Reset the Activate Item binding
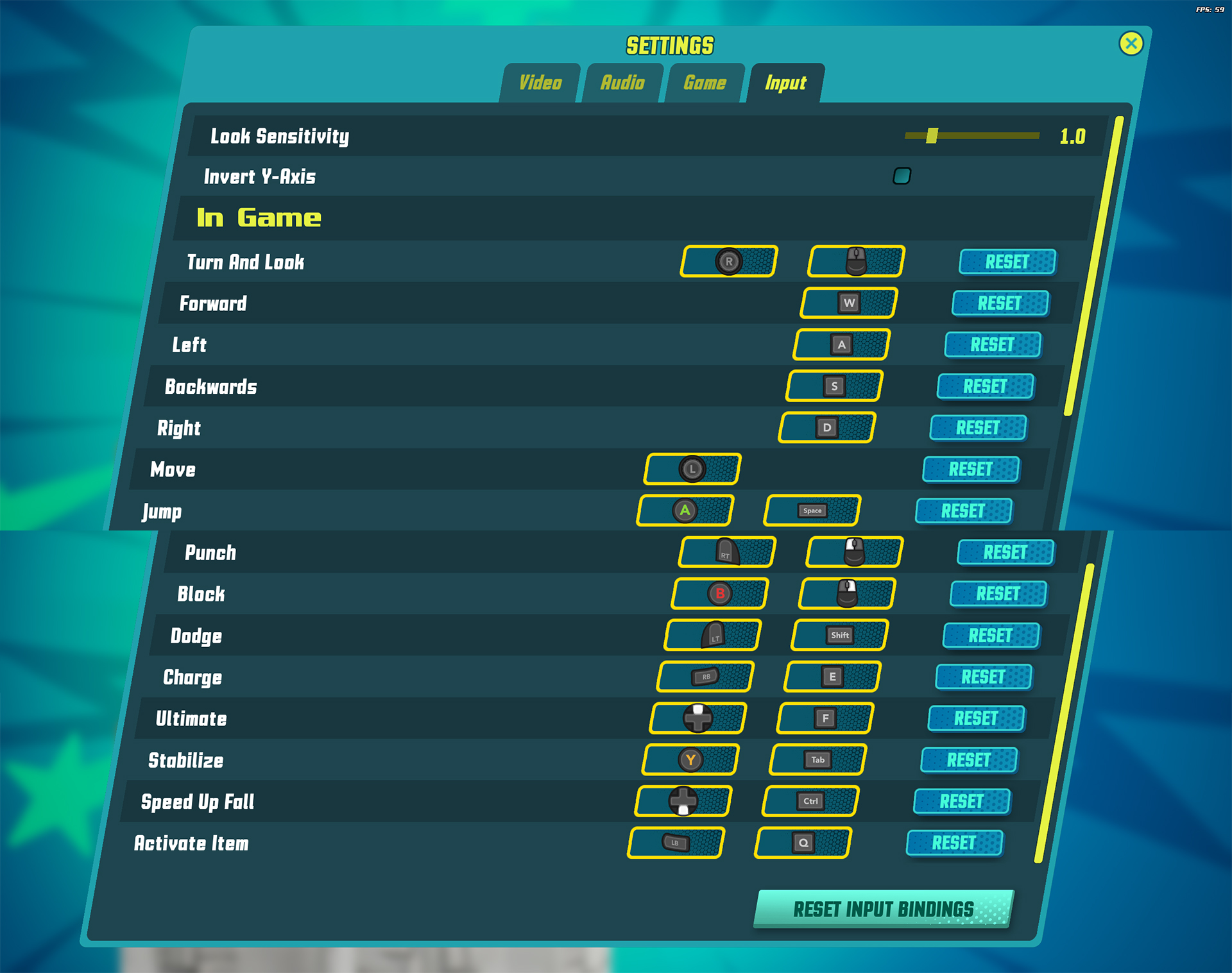 tap(954, 843)
